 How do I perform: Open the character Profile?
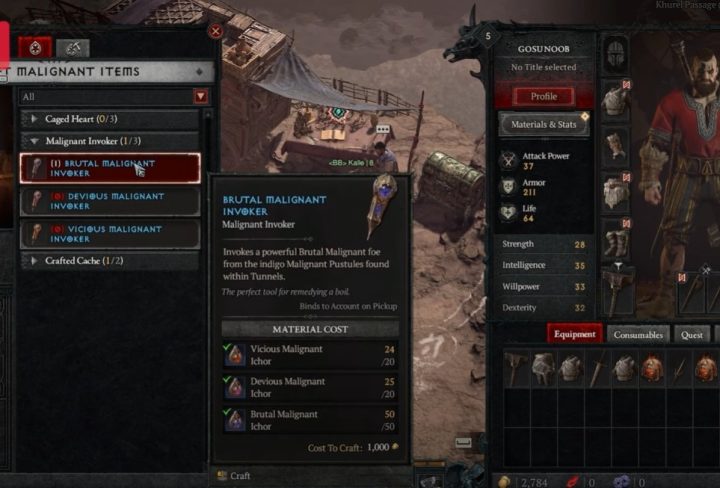(544, 97)
